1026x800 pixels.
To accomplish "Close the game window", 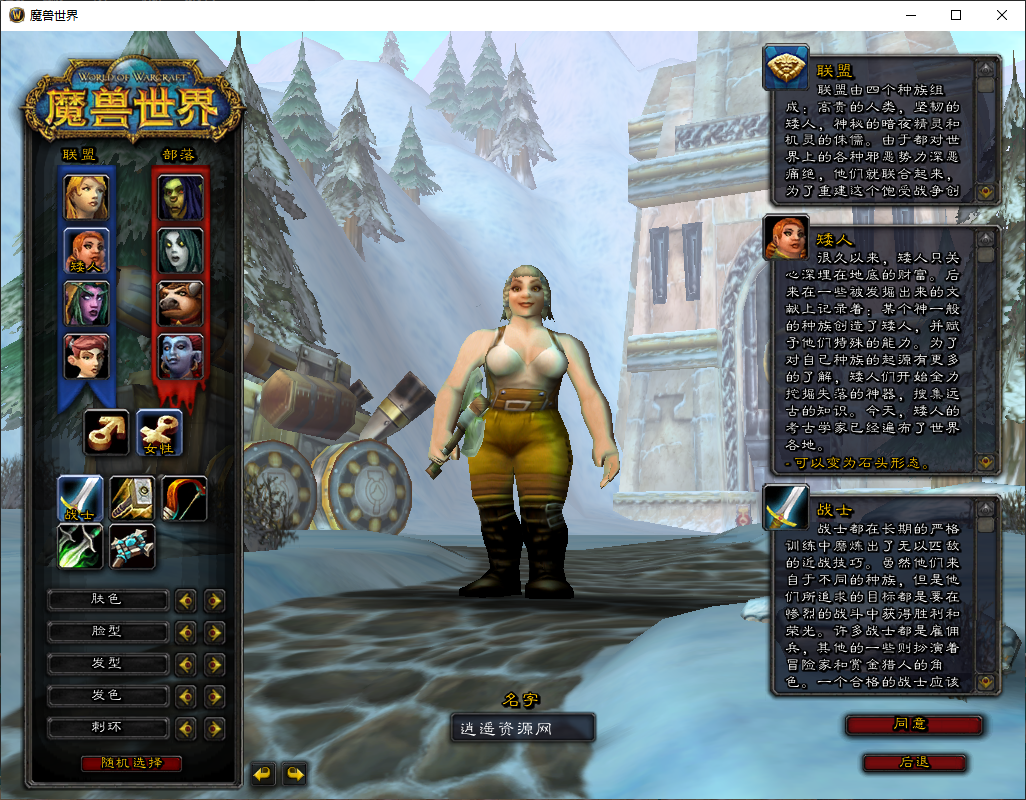I will click(1002, 15).
